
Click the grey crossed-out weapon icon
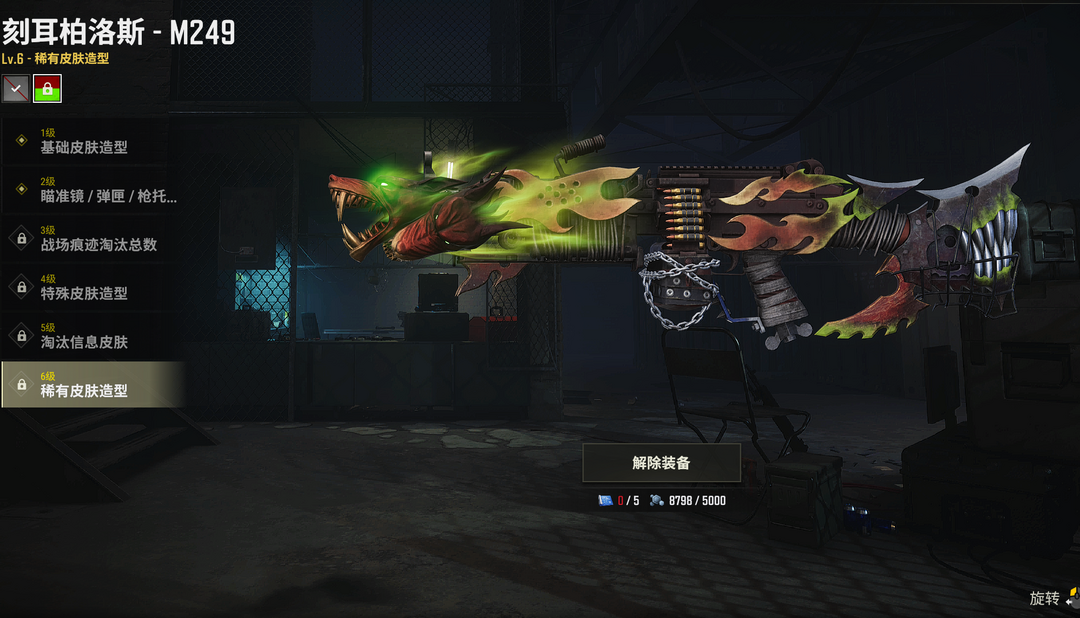pyautogui.click(x=15, y=88)
